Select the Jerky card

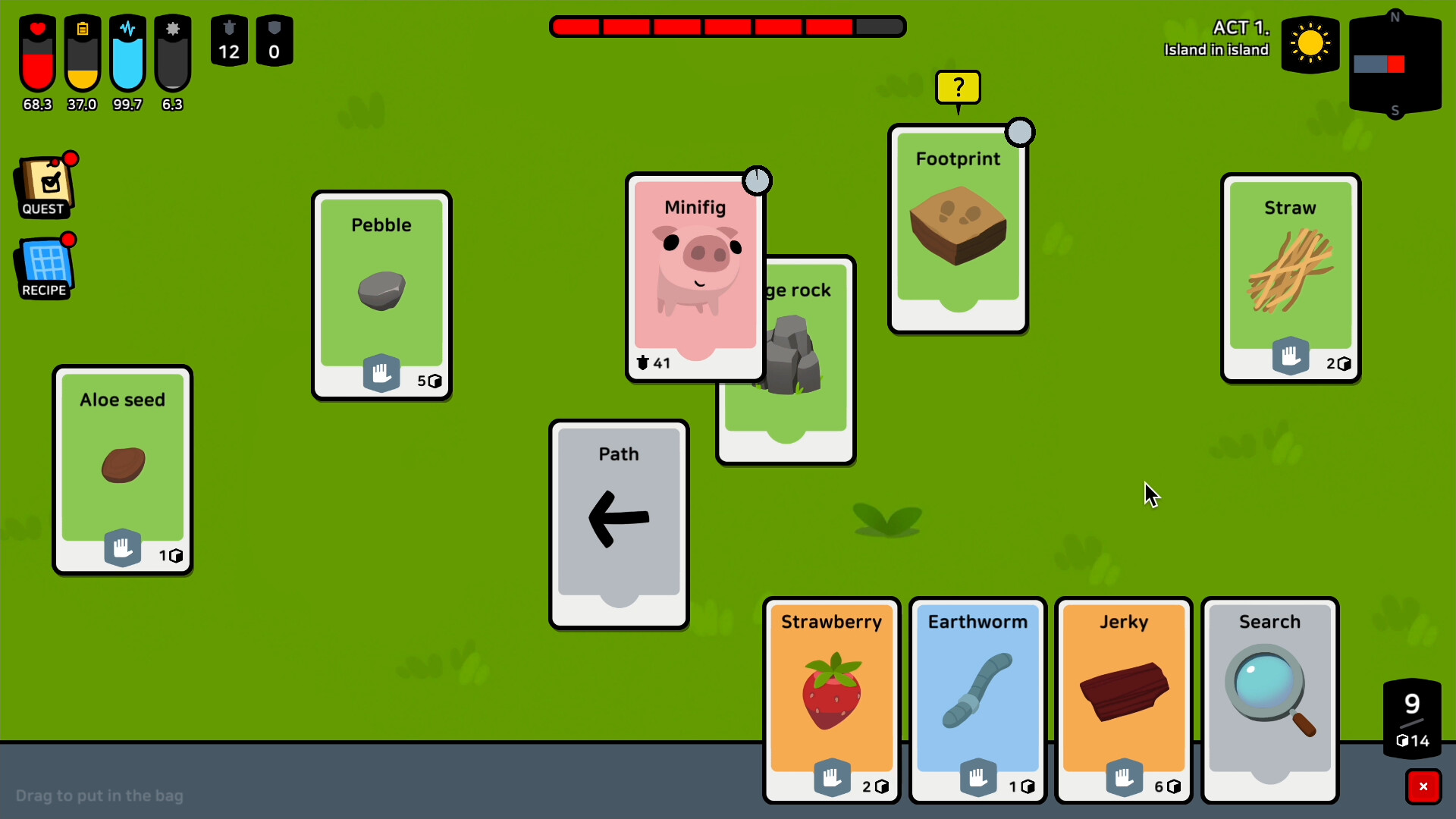pyautogui.click(x=1124, y=698)
